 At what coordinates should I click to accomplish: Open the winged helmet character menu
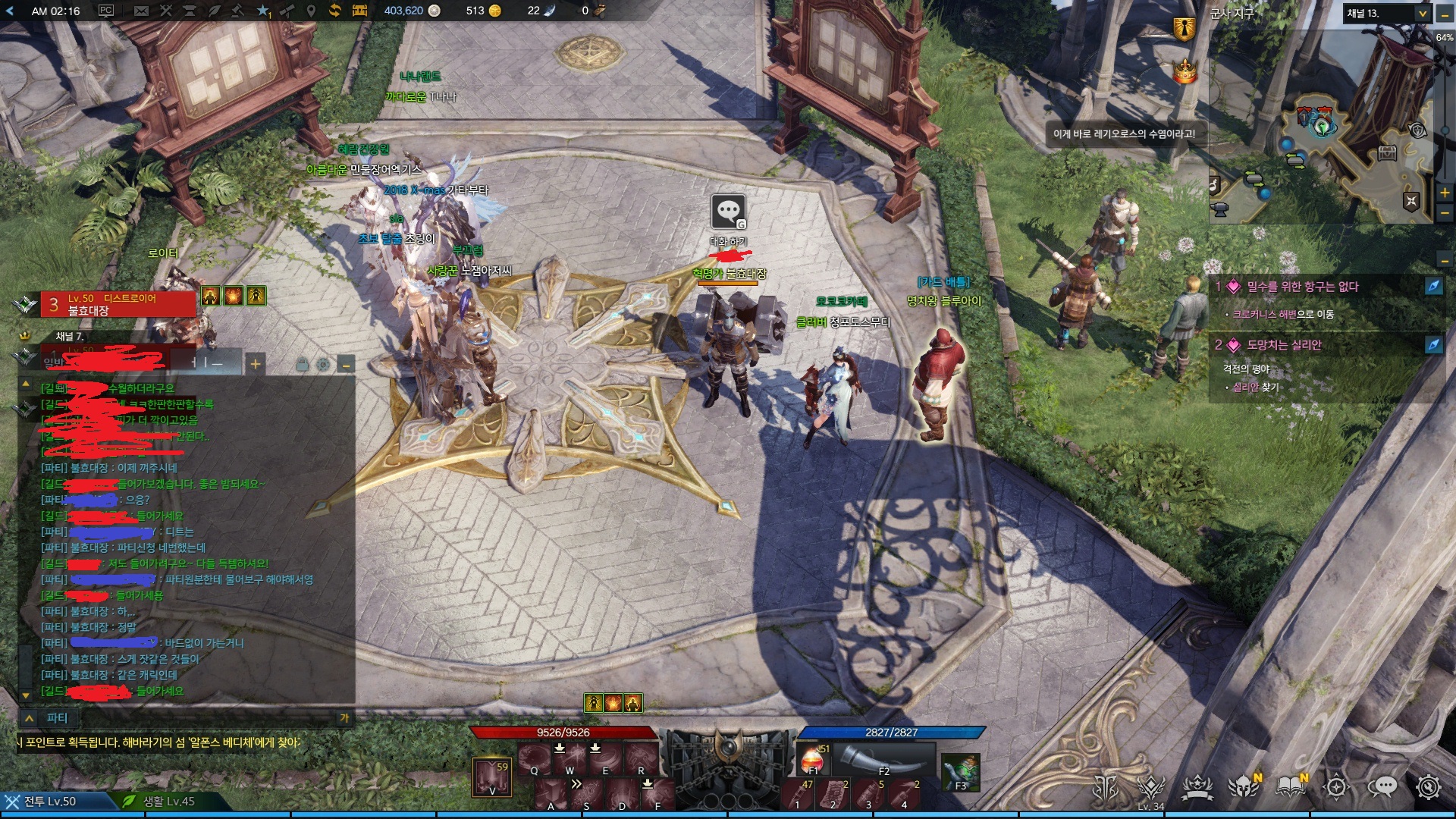coord(1244,787)
